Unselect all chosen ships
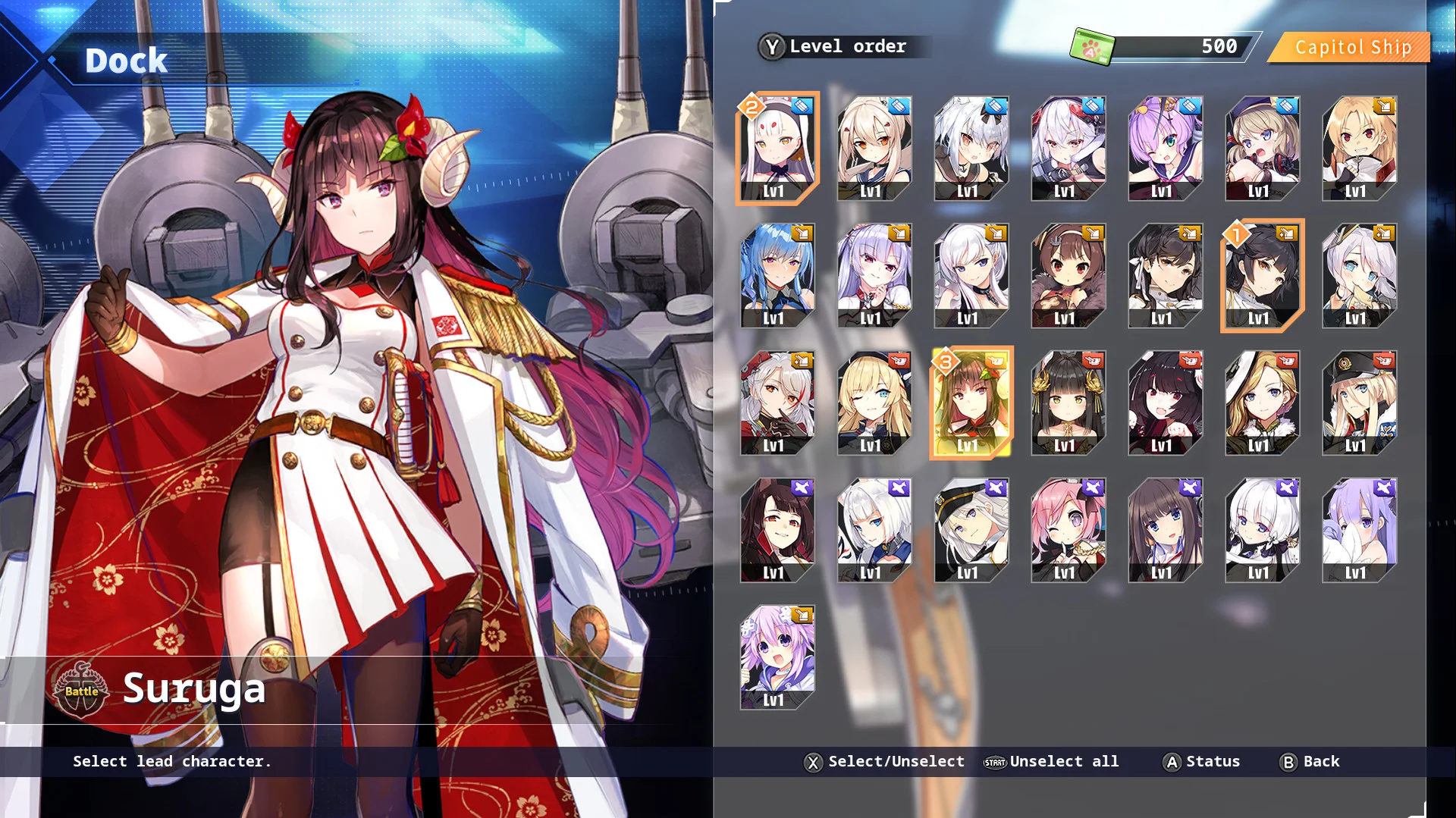 (x=1065, y=762)
